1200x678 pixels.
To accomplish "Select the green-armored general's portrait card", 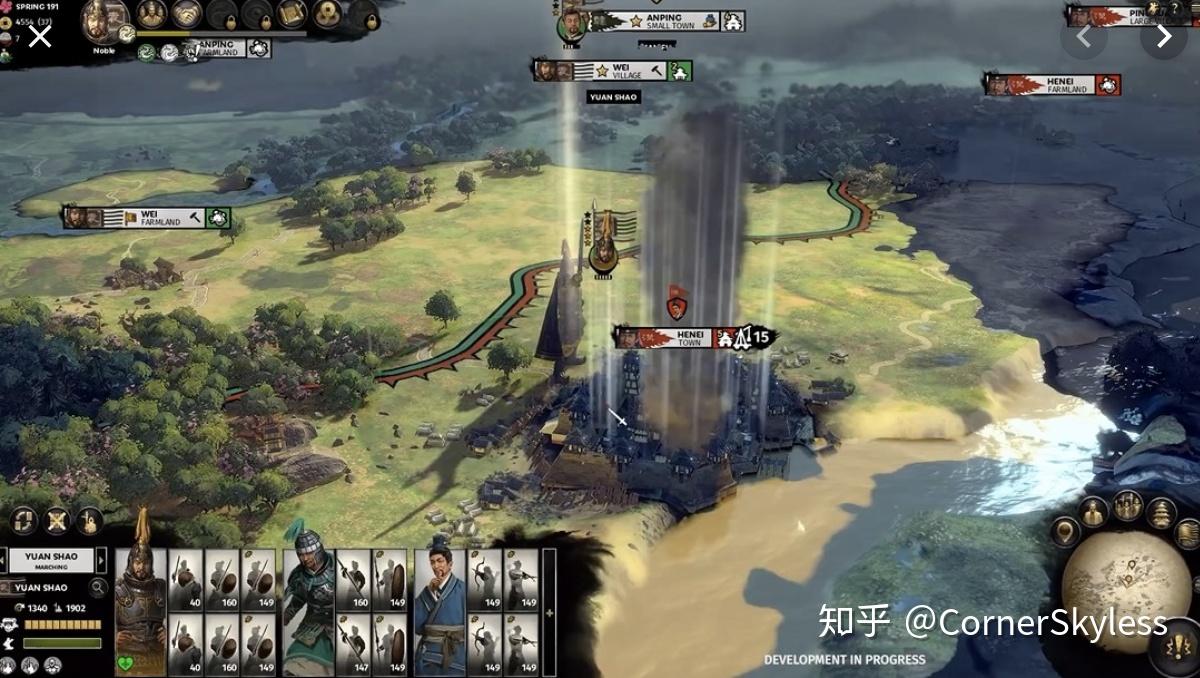I will (x=308, y=611).
